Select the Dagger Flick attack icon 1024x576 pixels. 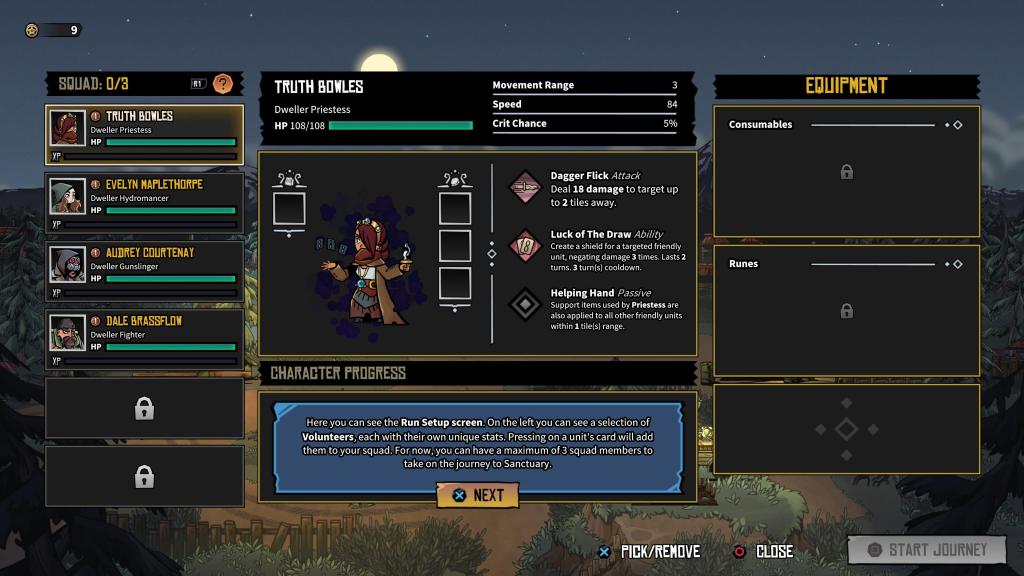[x=526, y=187]
